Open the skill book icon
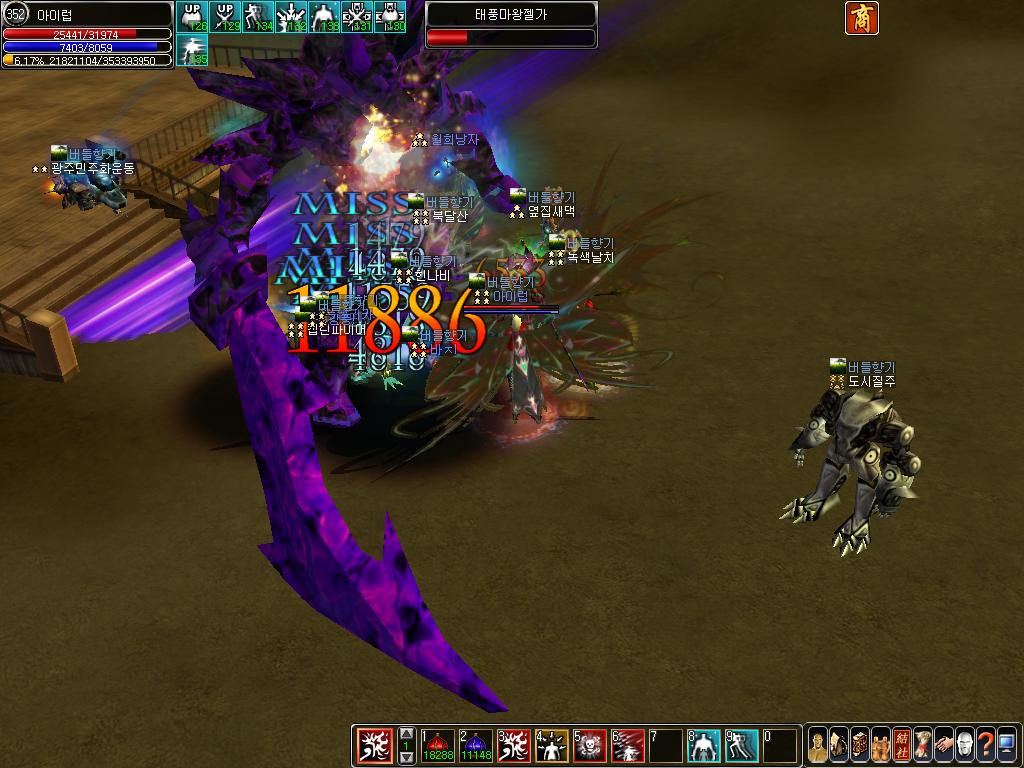This screenshot has width=1024, height=768. [x=860, y=746]
